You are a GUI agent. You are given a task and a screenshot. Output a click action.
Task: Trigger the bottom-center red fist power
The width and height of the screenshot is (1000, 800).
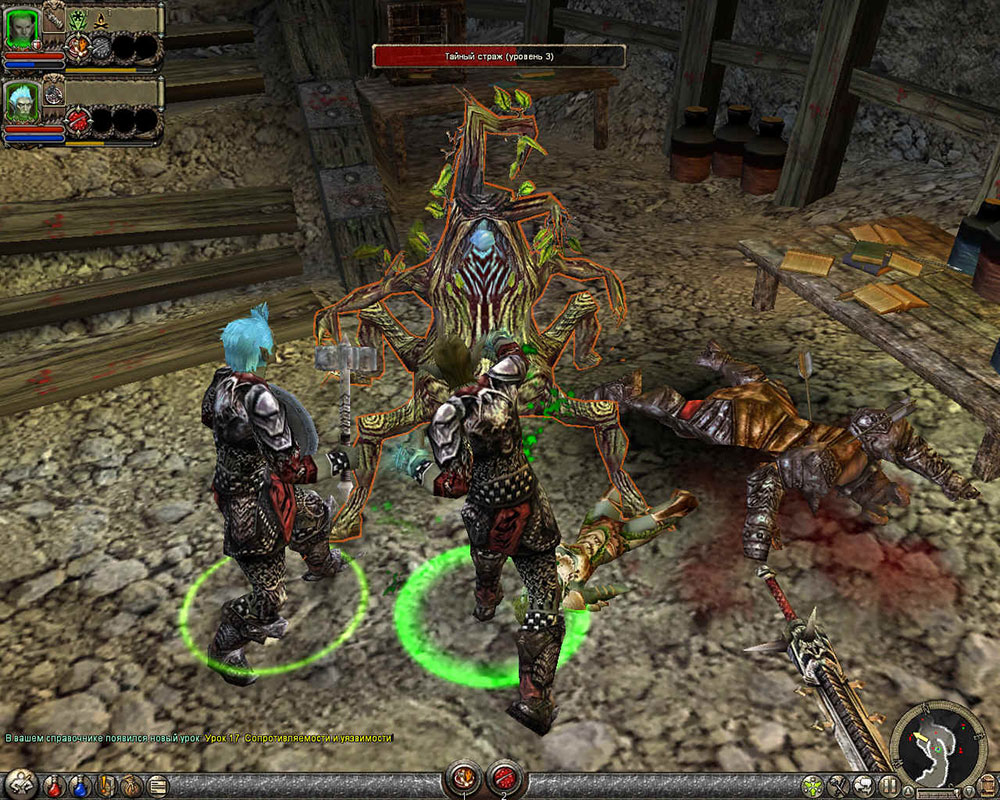pos(462,776)
